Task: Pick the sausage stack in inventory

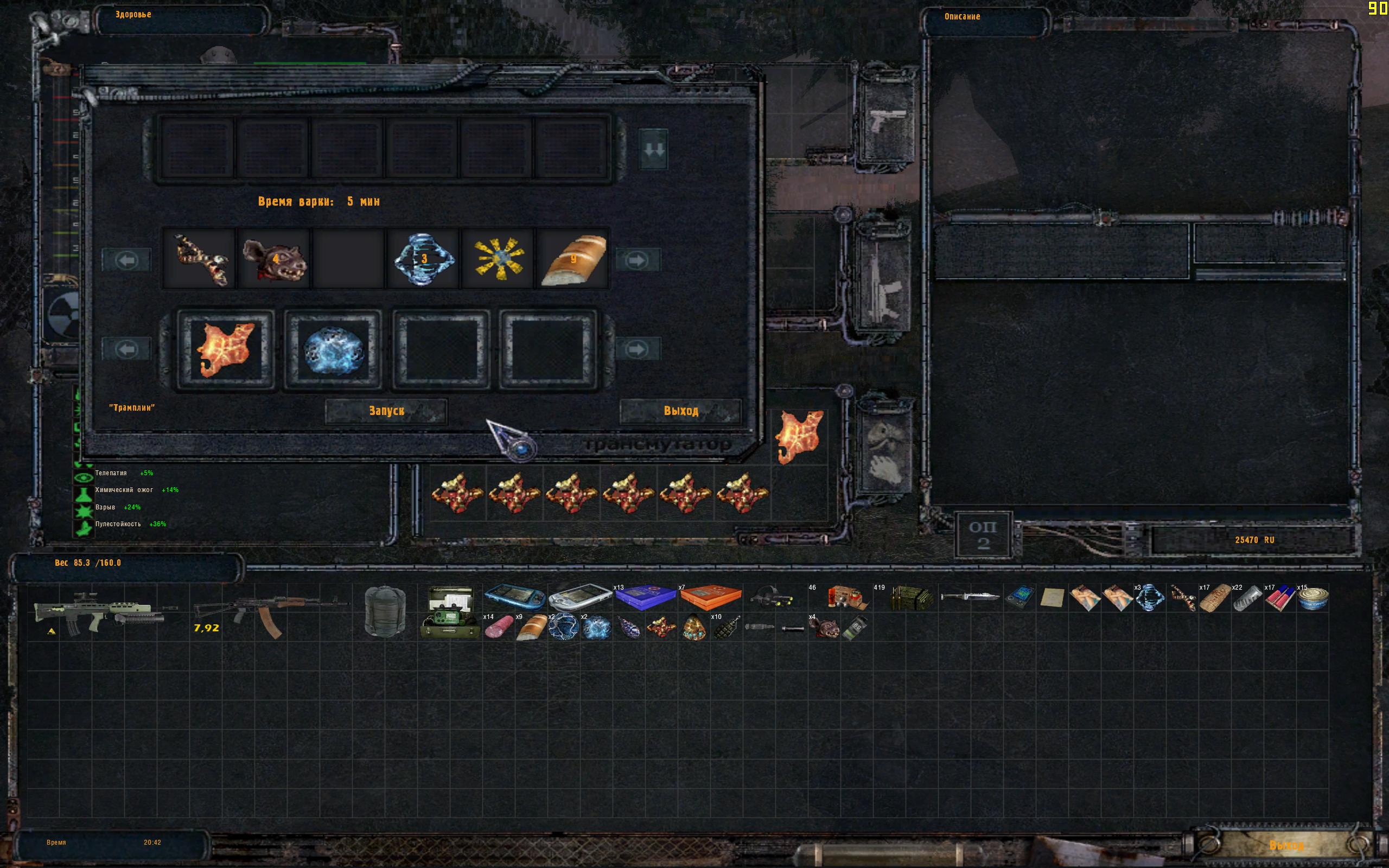Action: pos(498,628)
